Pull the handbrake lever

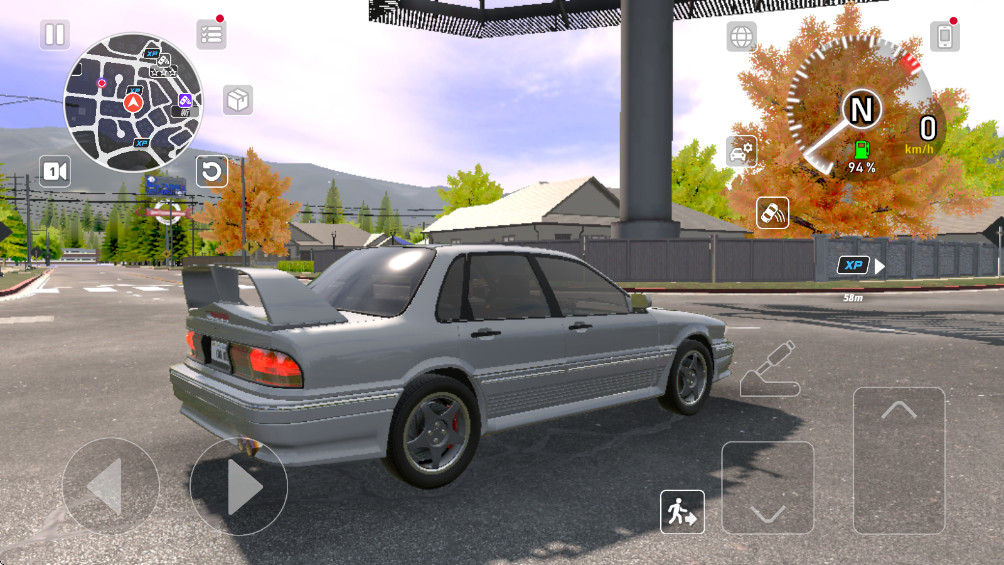pyautogui.click(x=770, y=369)
